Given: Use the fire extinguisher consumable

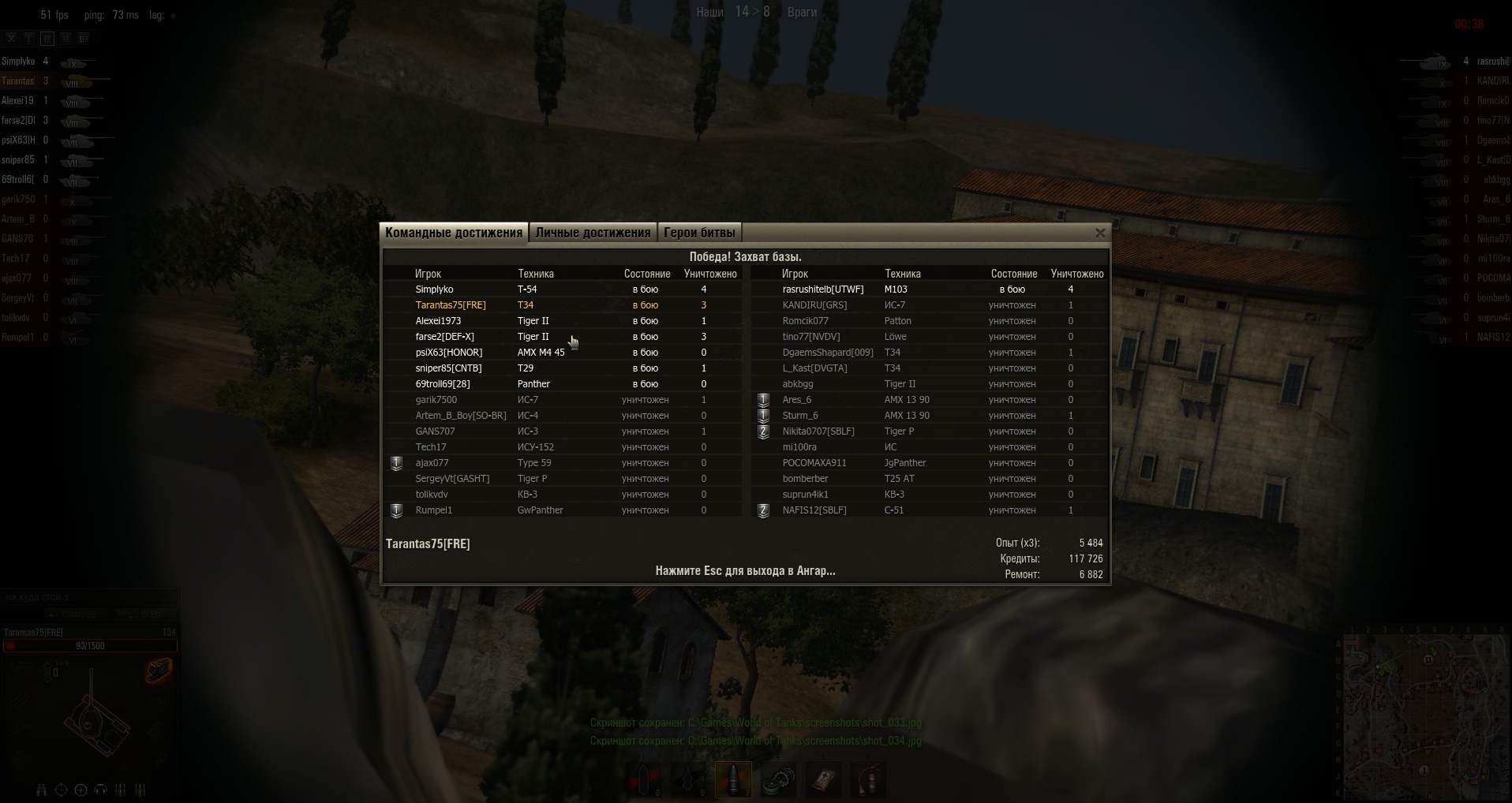Looking at the screenshot, I should (869, 779).
